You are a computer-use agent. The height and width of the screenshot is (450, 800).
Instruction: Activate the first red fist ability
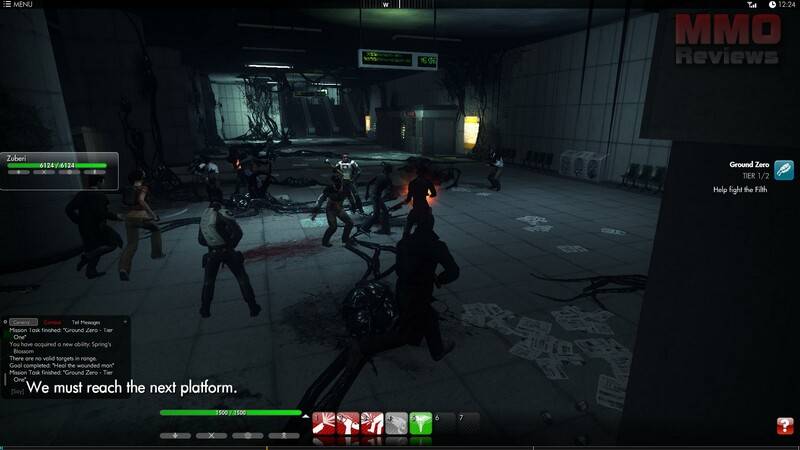[x=323, y=423]
